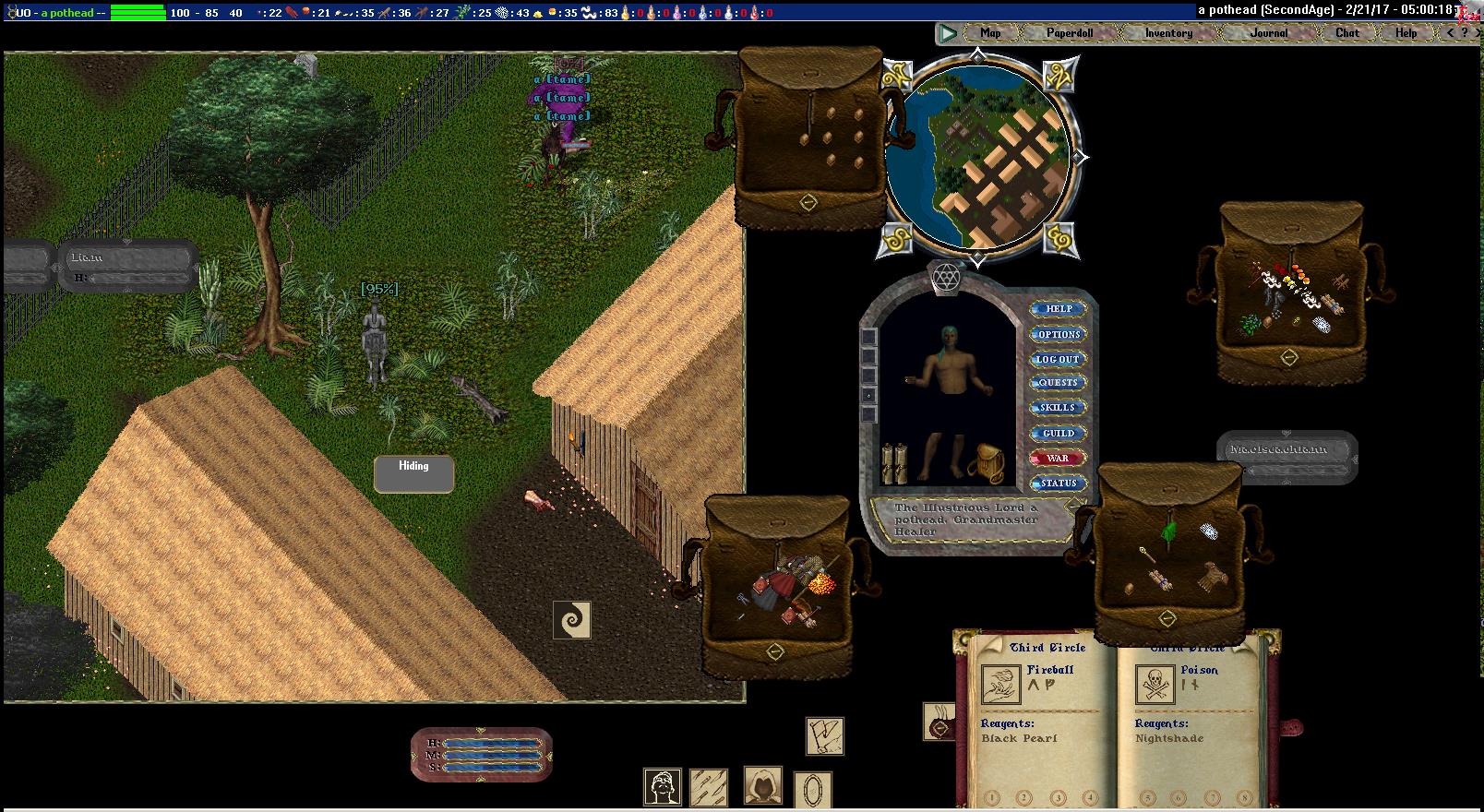Open the GUILD button
The width and height of the screenshot is (1484, 812).
click(1058, 433)
